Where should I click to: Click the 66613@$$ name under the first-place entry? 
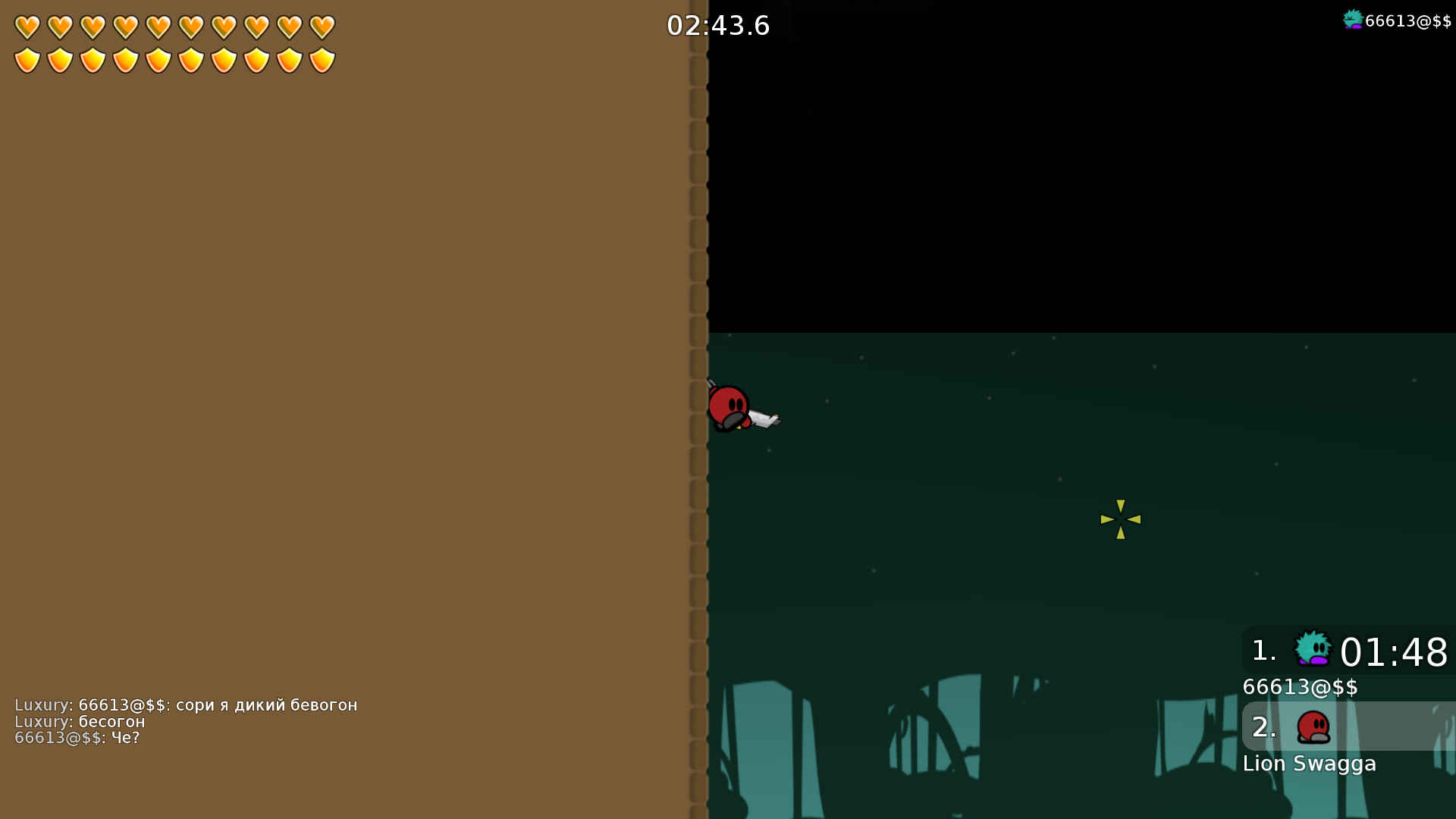point(1300,687)
